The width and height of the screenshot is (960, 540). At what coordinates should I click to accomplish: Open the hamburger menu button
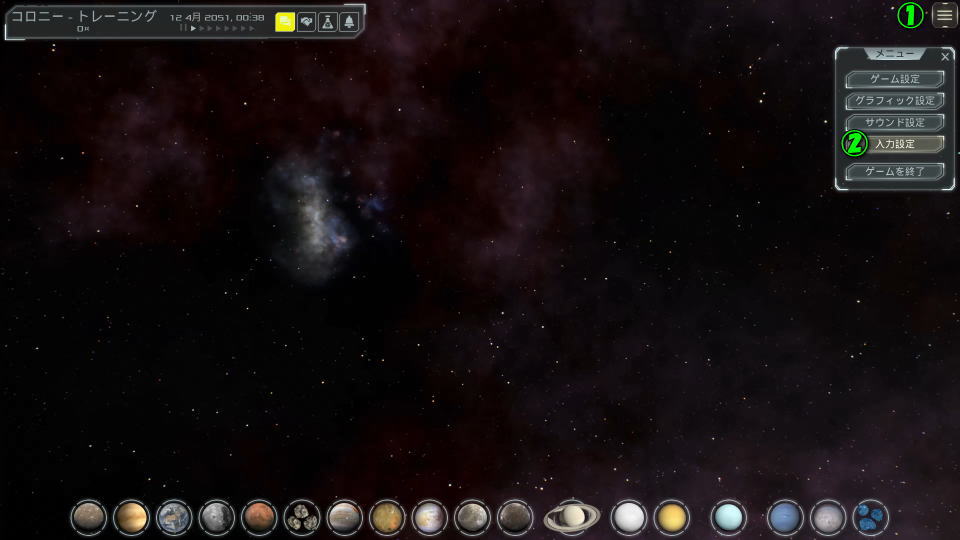(944, 15)
